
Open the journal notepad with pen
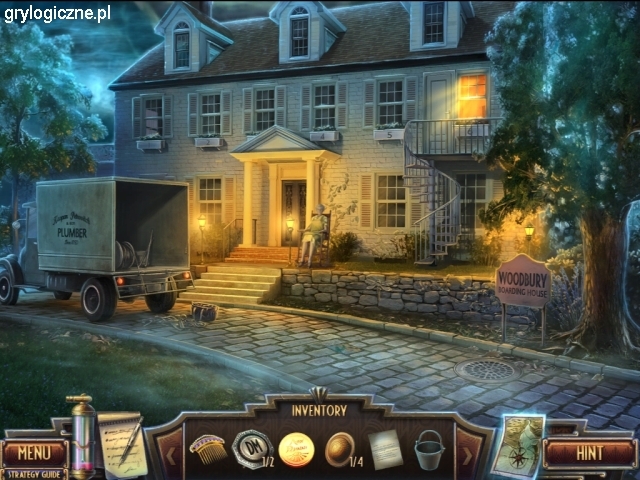121,443
